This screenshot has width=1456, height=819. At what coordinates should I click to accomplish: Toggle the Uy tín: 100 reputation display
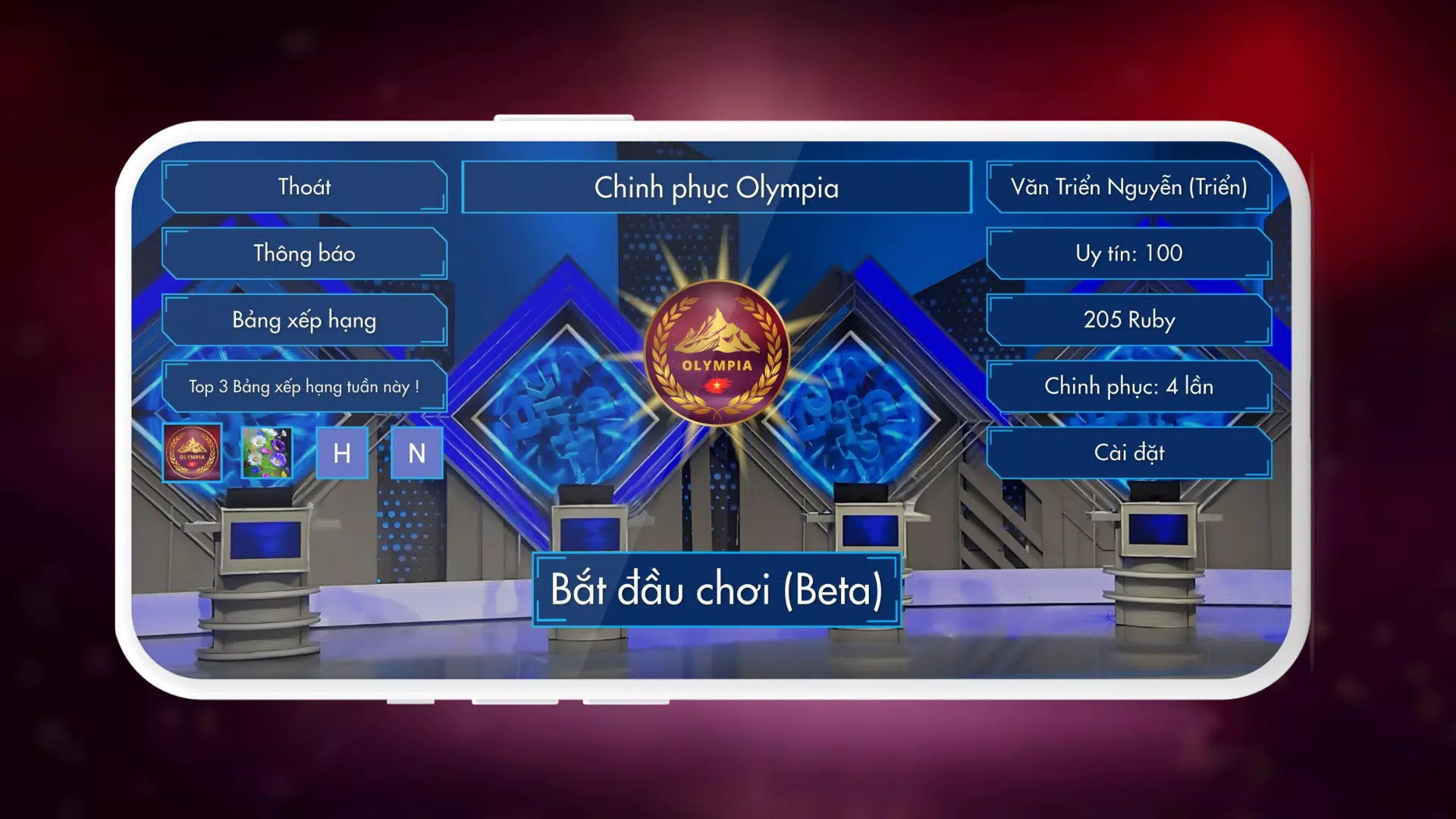click(x=1131, y=253)
